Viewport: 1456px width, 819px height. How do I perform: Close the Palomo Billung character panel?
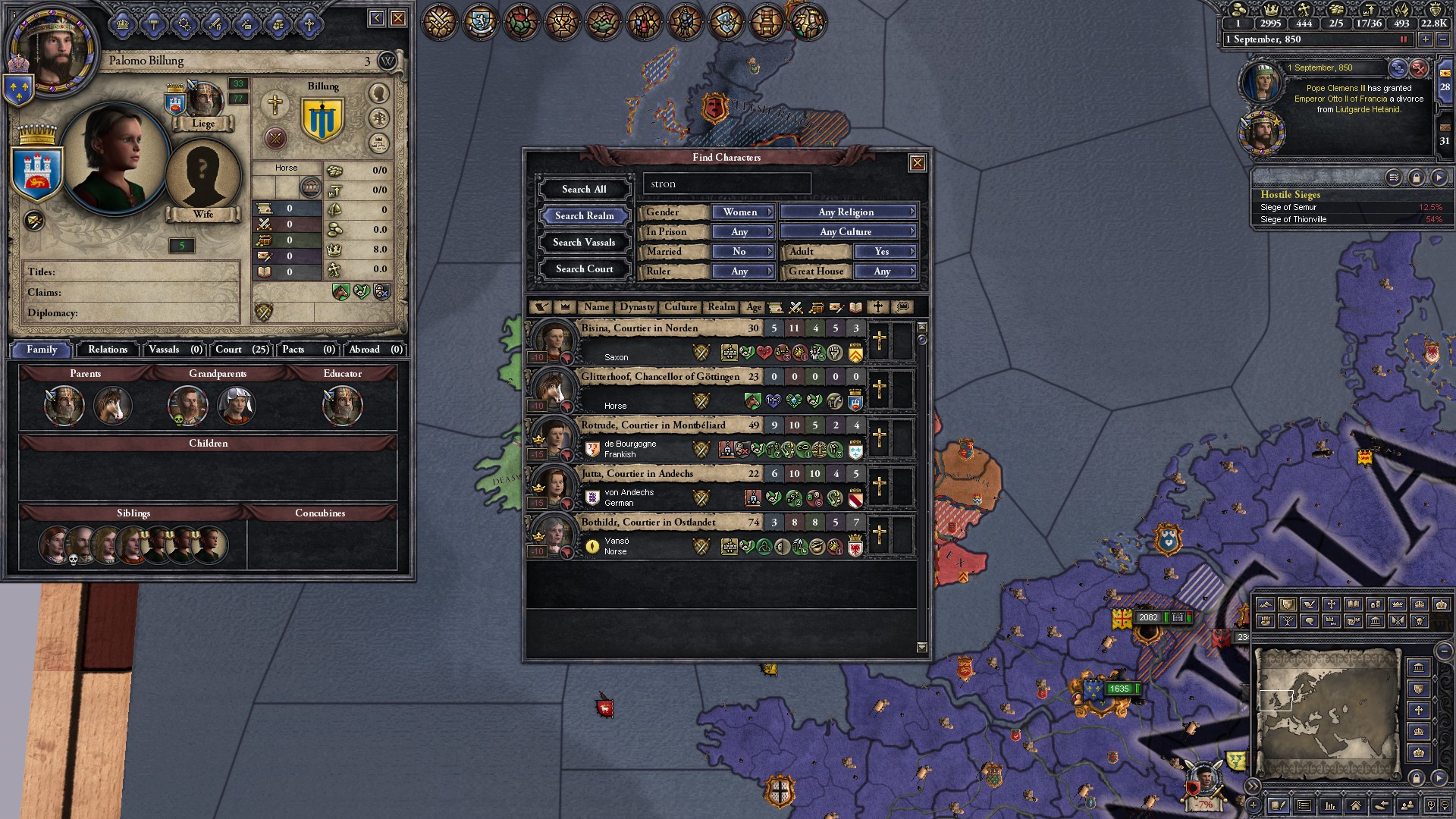(x=397, y=18)
